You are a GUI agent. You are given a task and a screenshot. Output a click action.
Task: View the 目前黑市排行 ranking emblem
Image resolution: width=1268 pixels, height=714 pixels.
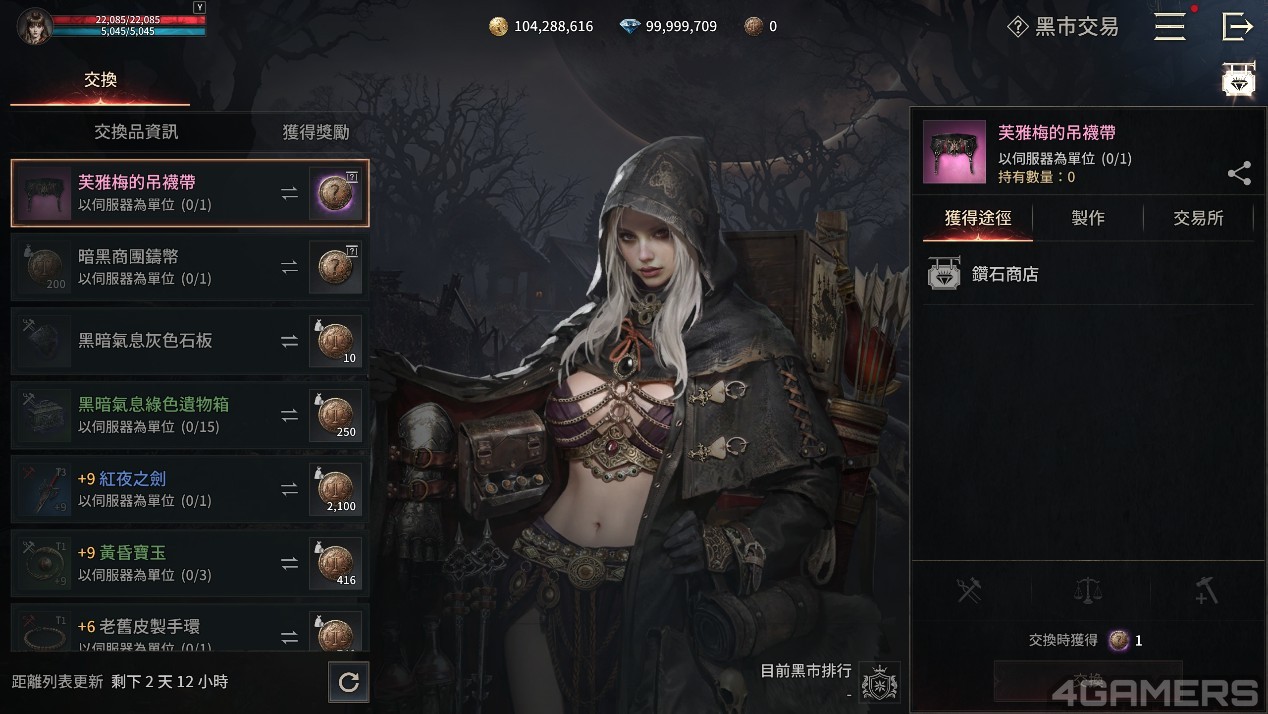[879, 682]
